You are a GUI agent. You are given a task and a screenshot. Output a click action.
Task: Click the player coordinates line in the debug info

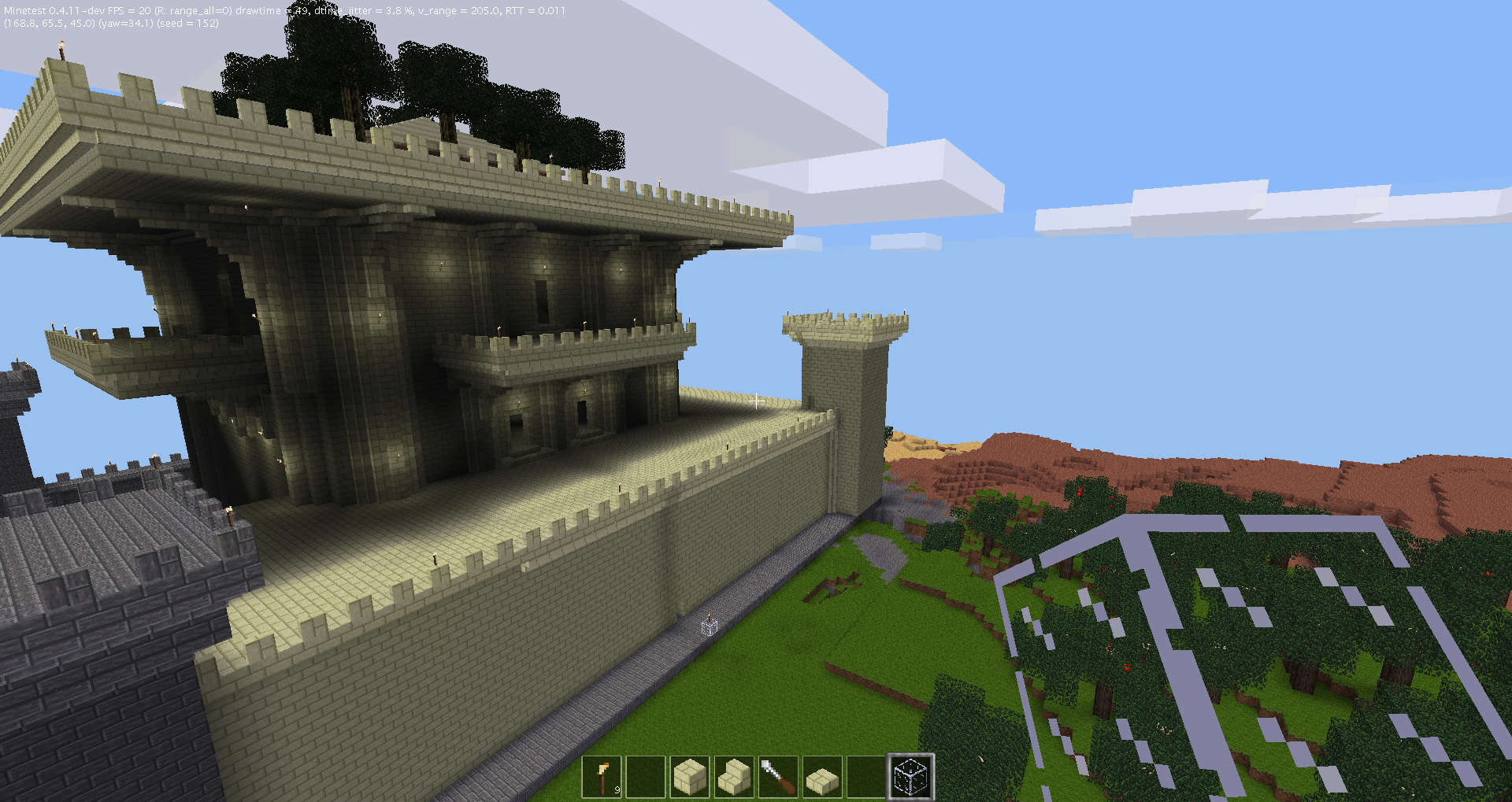[x=47, y=24]
